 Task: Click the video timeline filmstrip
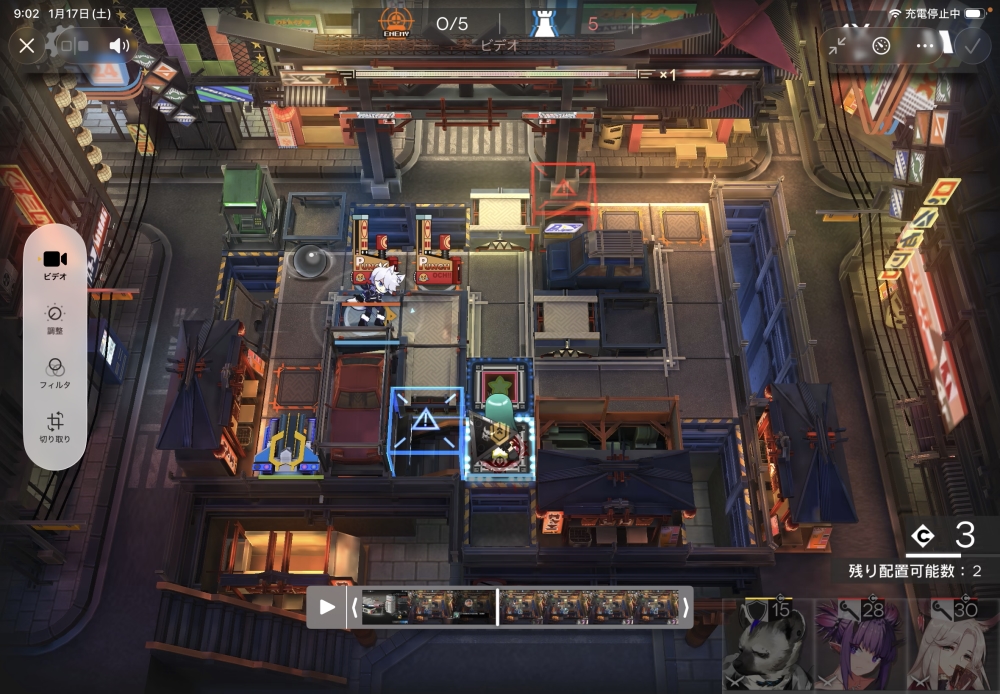point(518,607)
